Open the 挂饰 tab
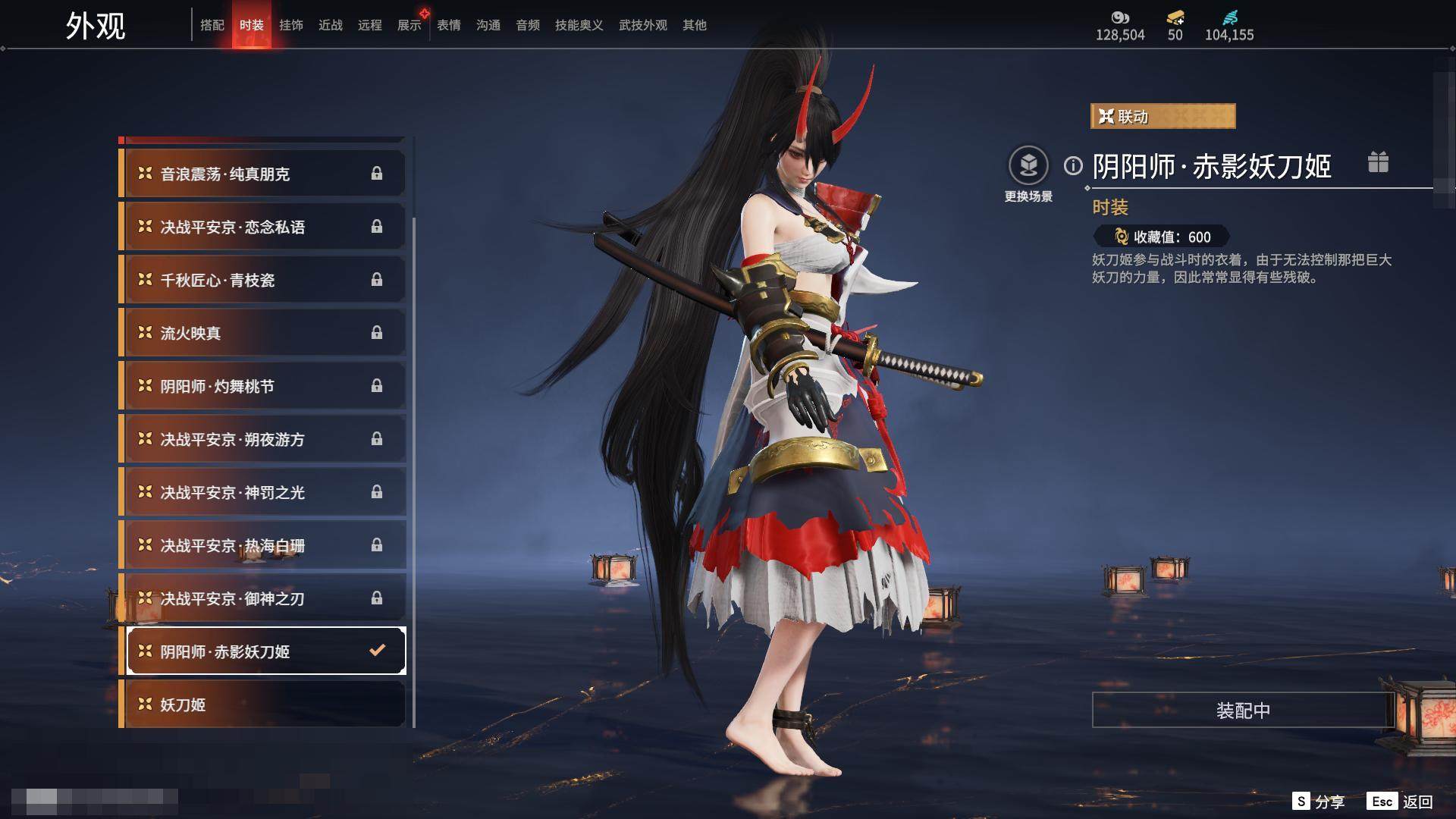This screenshot has width=1456, height=819. [x=291, y=25]
